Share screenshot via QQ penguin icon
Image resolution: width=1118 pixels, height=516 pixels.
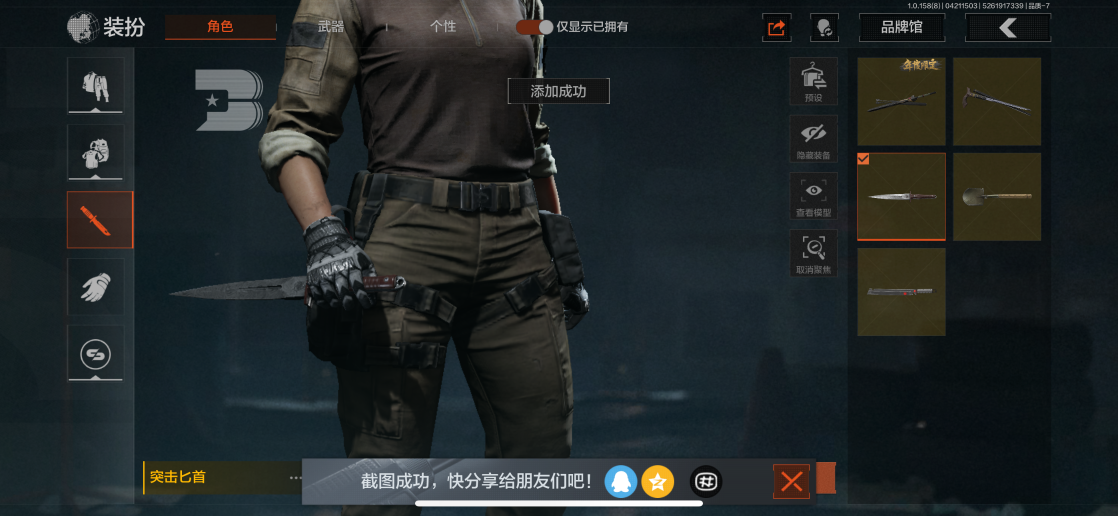(621, 482)
